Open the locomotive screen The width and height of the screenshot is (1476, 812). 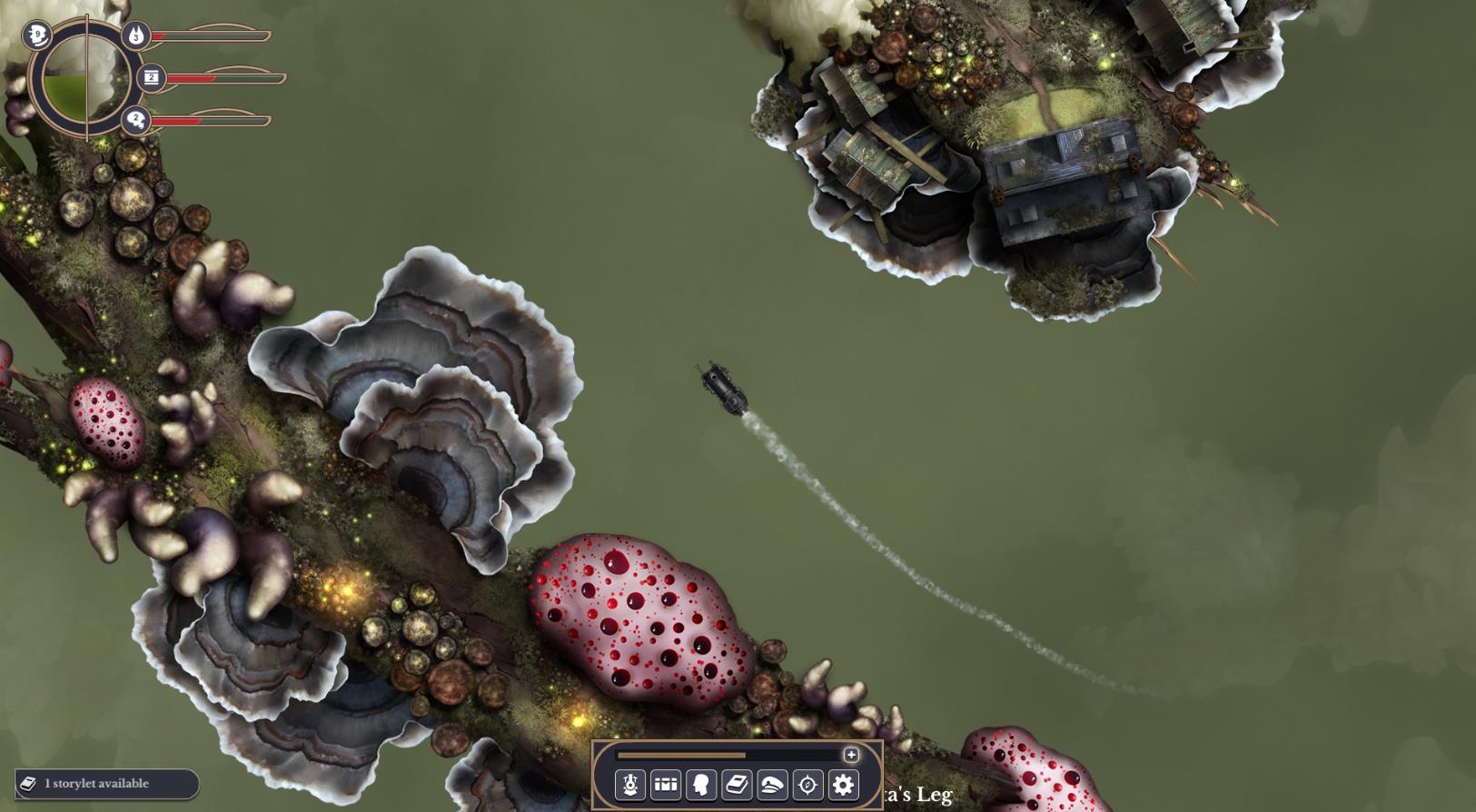click(x=629, y=785)
